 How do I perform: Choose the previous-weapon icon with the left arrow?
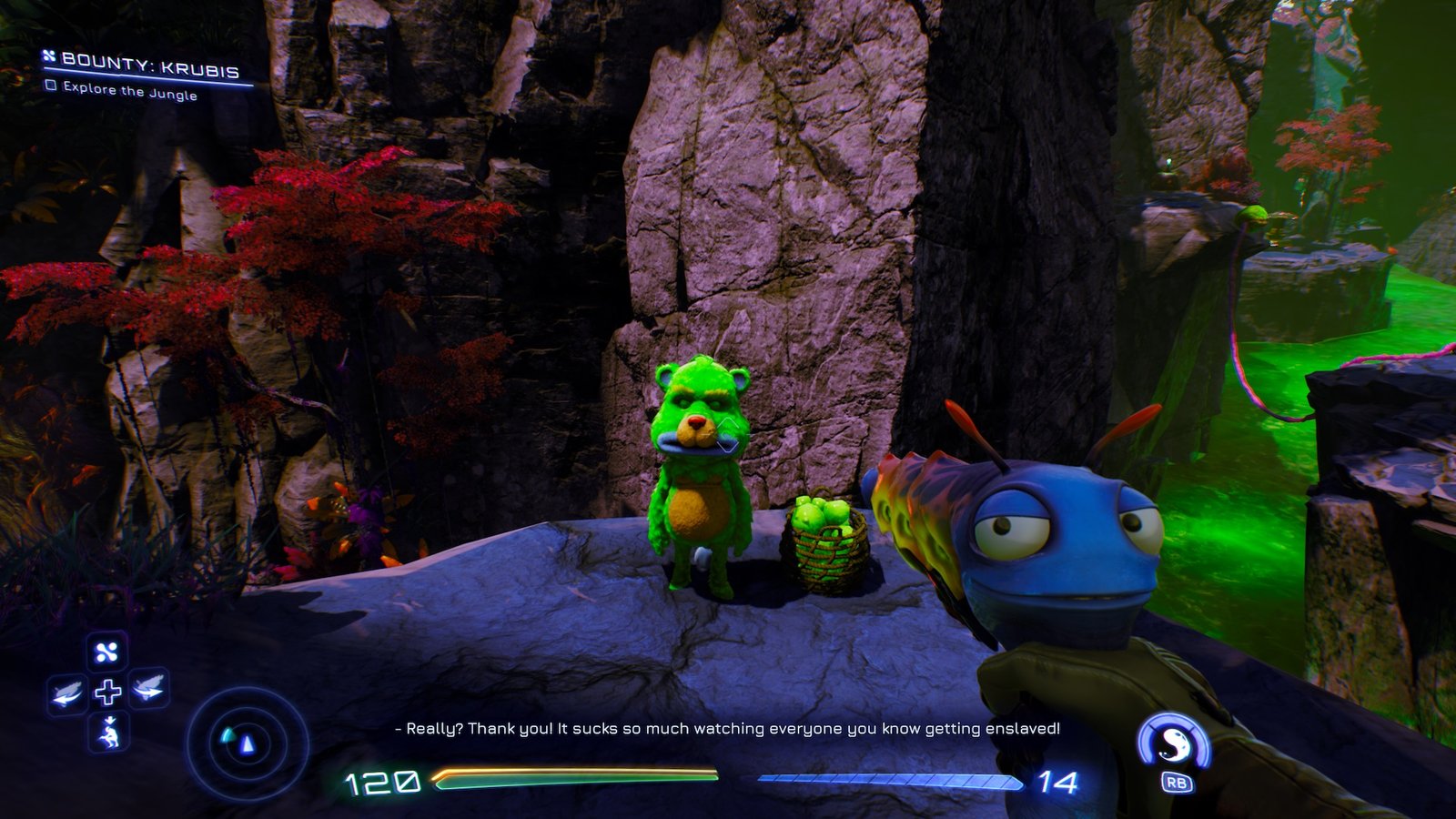[x=67, y=695]
